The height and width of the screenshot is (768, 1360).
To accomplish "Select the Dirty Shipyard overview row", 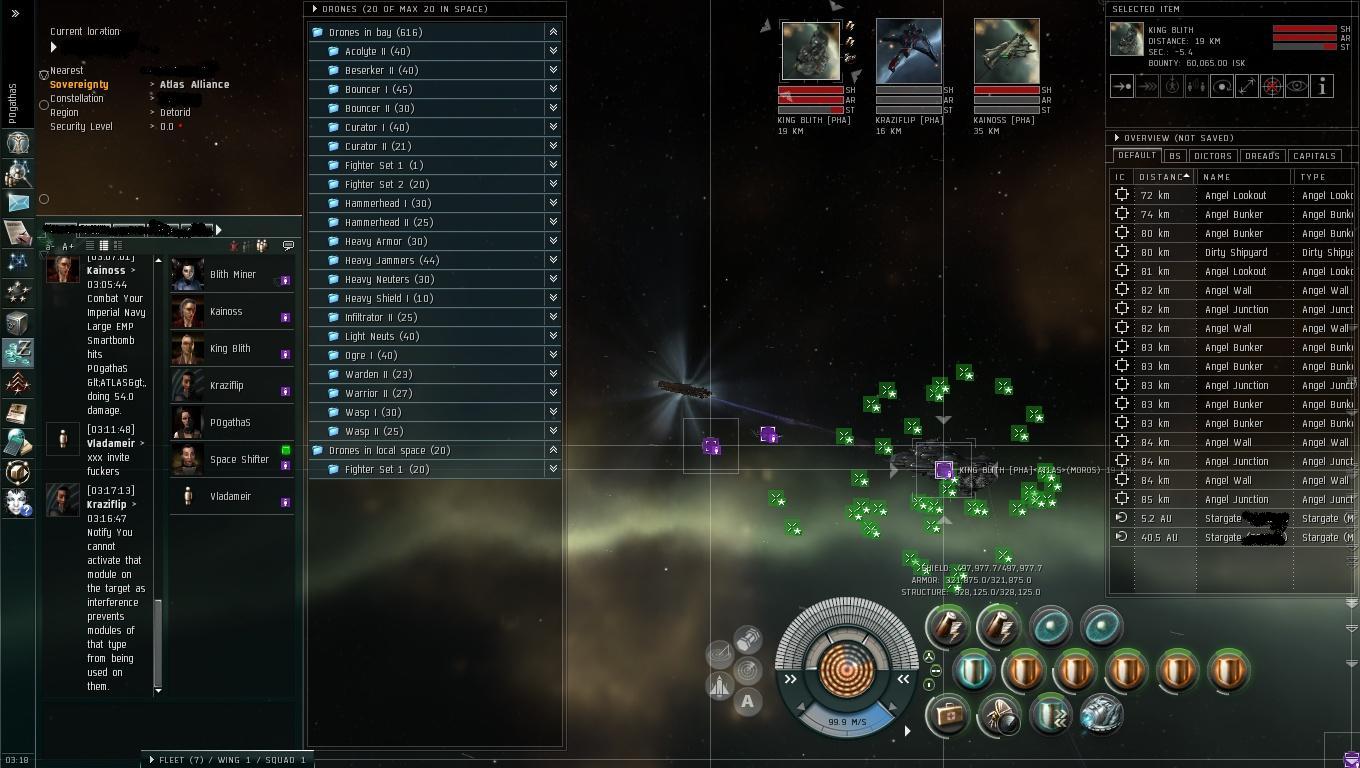I will [x=1235, y=252].
